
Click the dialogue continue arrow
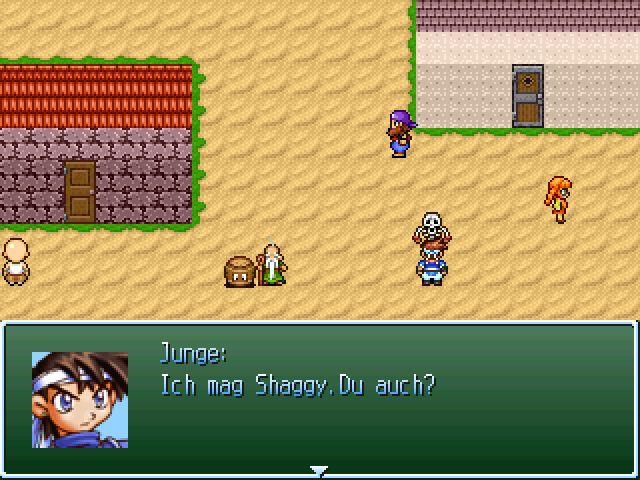(319, 470)
